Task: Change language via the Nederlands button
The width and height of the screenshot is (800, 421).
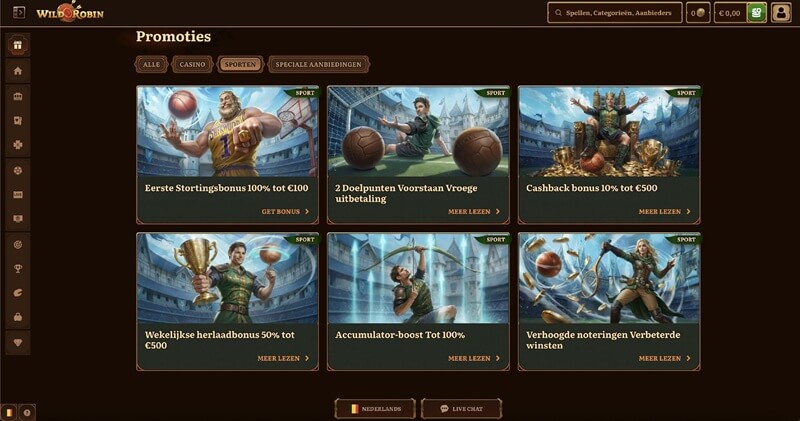Action: click(x=376, y=409)
